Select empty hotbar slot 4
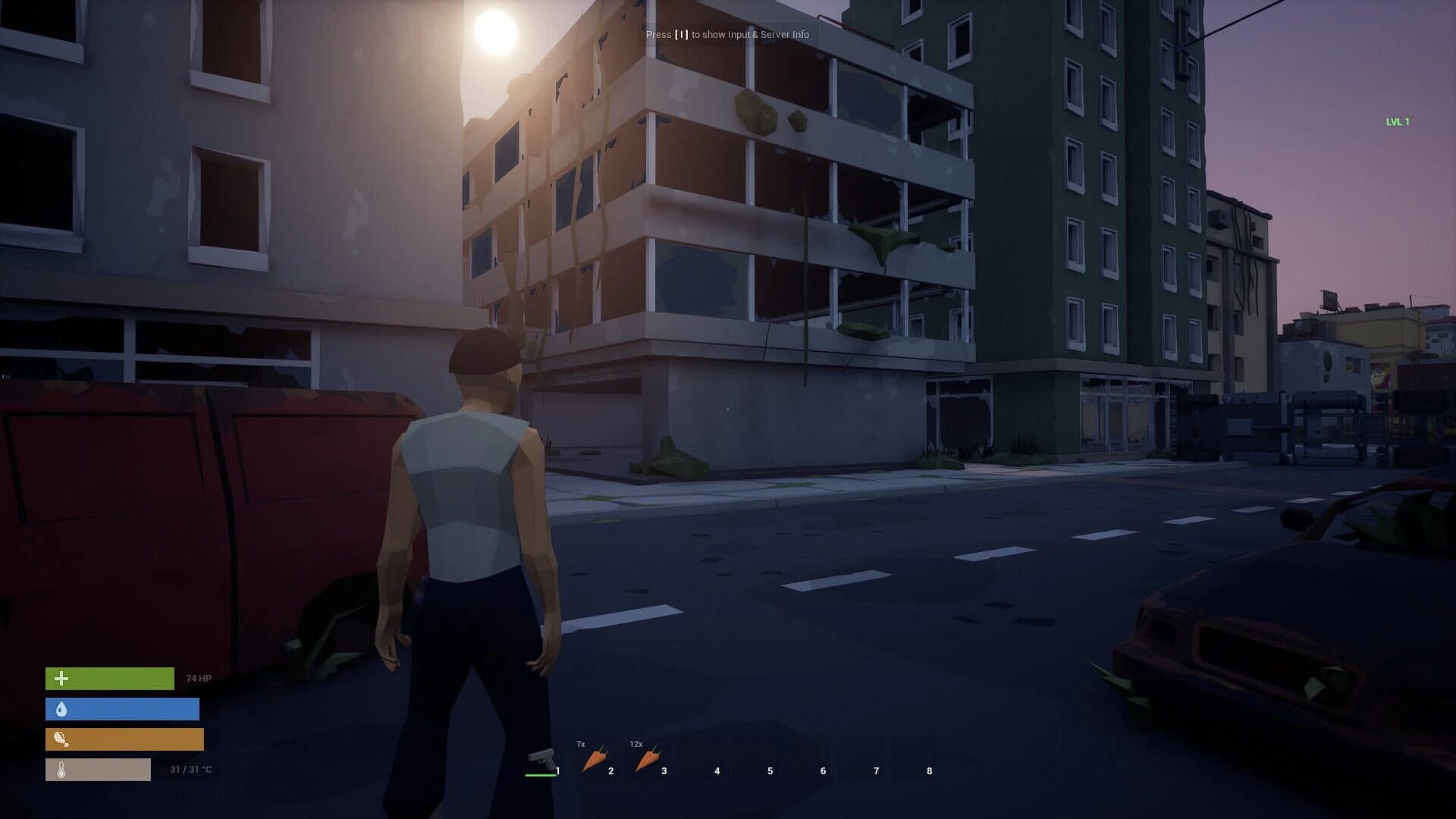The height and width of the screenshot is (819, 1456). tap(716, 770)
